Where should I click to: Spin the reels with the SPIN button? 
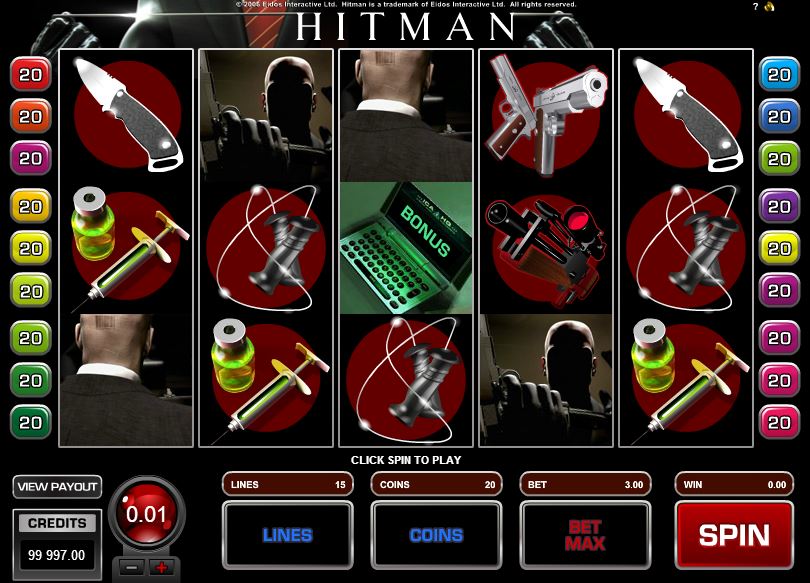733,535
